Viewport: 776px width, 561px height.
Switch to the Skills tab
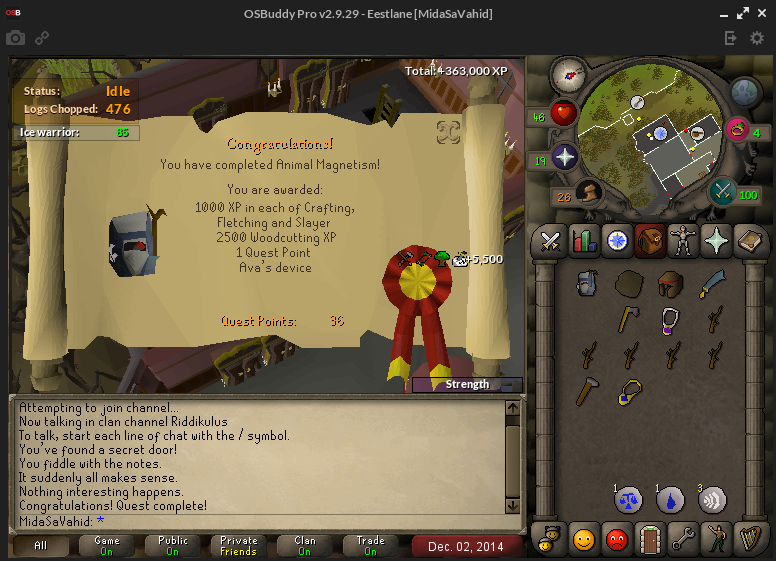pyautogui.click(x=583, y=241)
